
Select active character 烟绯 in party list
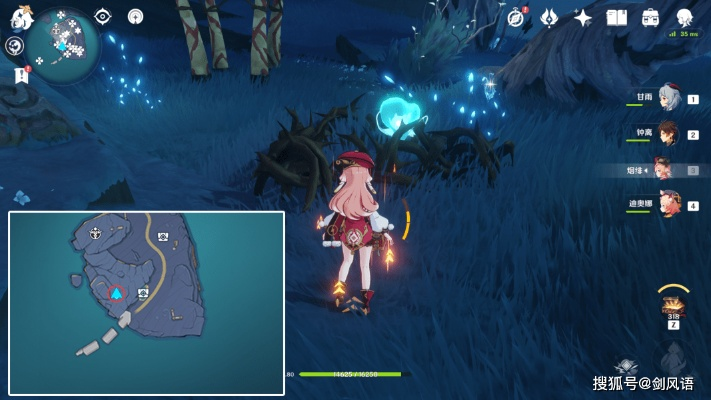pos(666,169)
